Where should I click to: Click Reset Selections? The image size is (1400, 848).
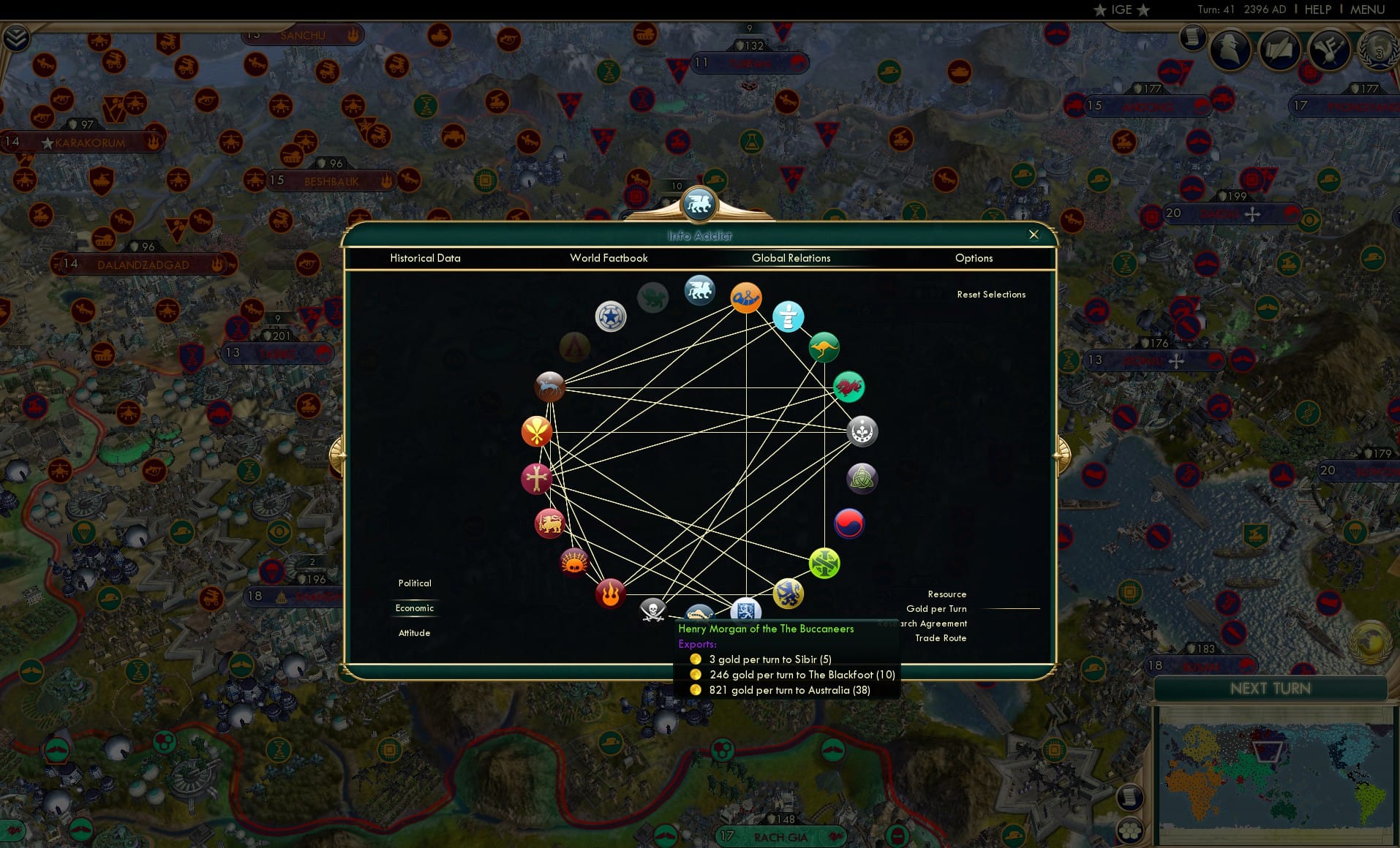(x=991, y=294)
